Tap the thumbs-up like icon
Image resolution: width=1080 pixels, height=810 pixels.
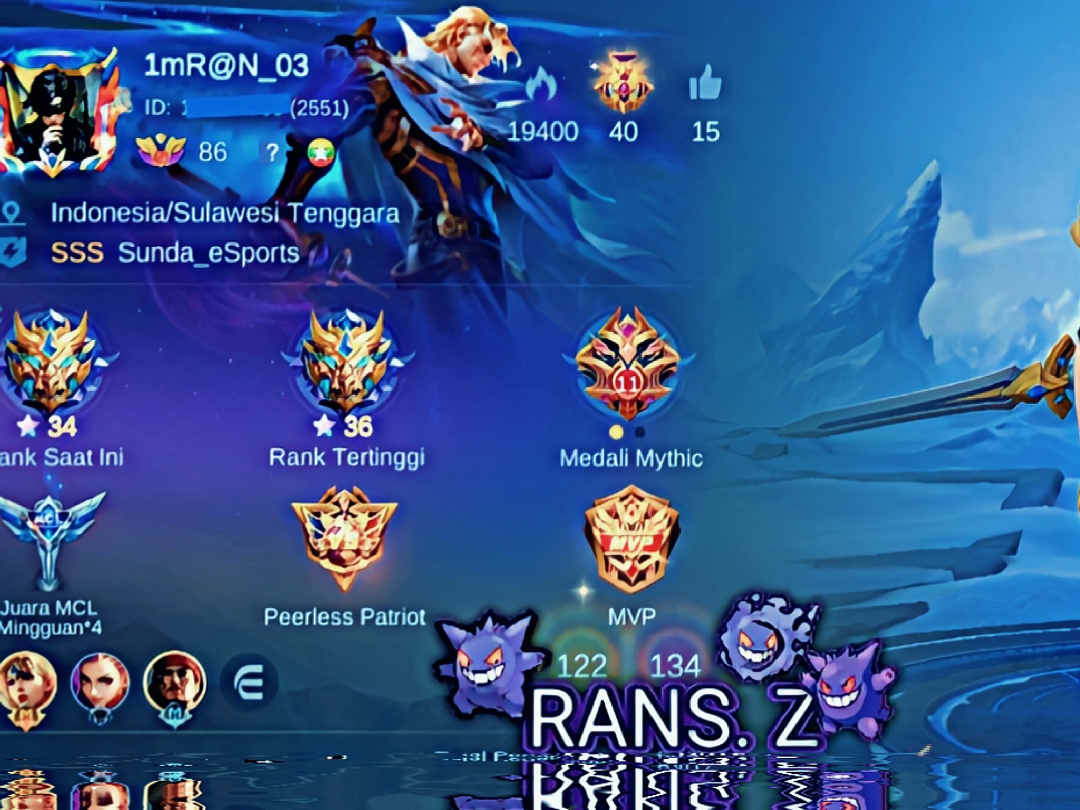click(x=705, y=85)
